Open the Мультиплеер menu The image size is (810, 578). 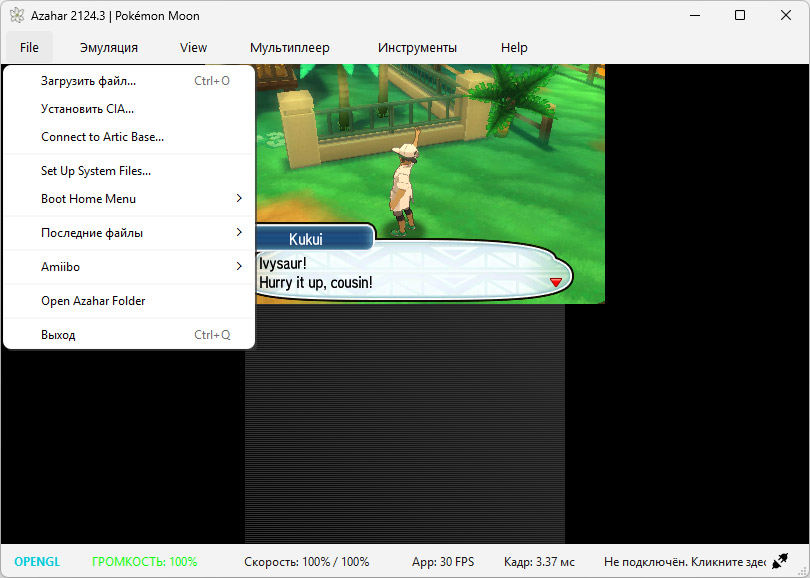point(290,47)
